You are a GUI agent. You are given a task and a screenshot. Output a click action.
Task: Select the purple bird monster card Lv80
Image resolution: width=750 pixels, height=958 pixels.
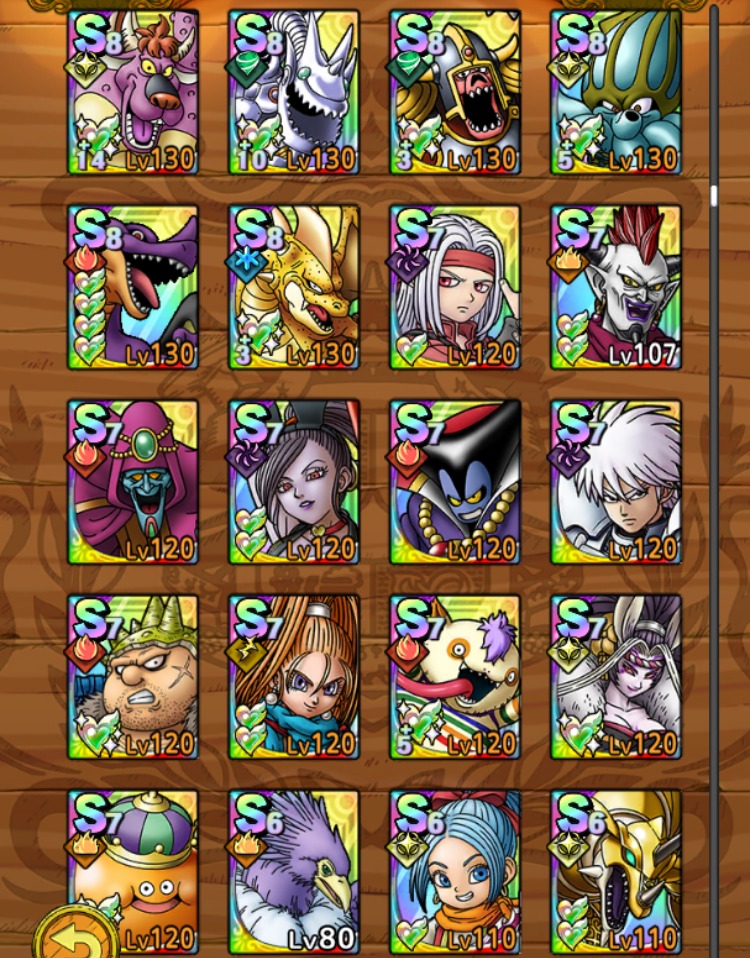pyautogui.click(x=294, y=872)
